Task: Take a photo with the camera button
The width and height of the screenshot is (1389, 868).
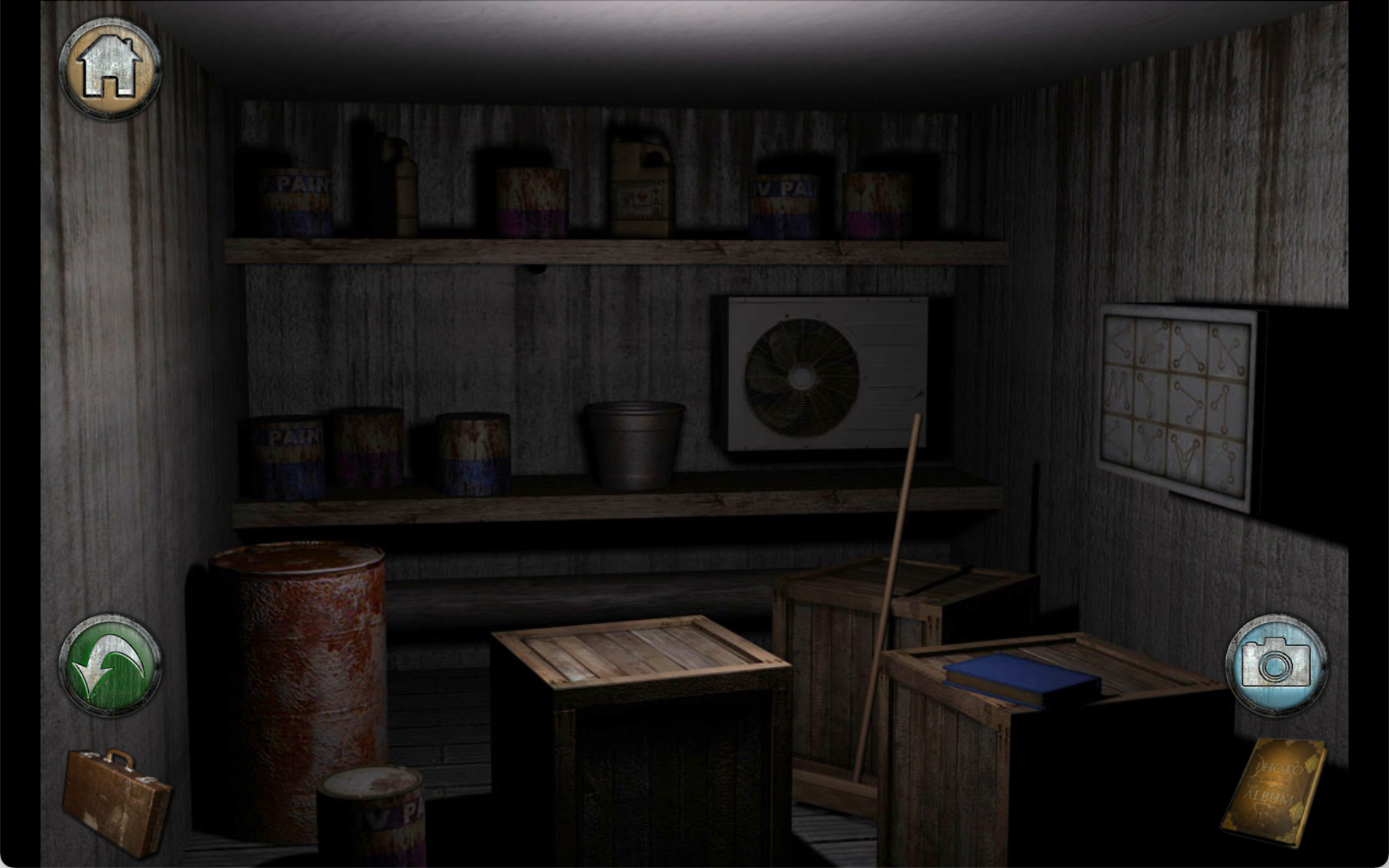Action: (1275, 665)
